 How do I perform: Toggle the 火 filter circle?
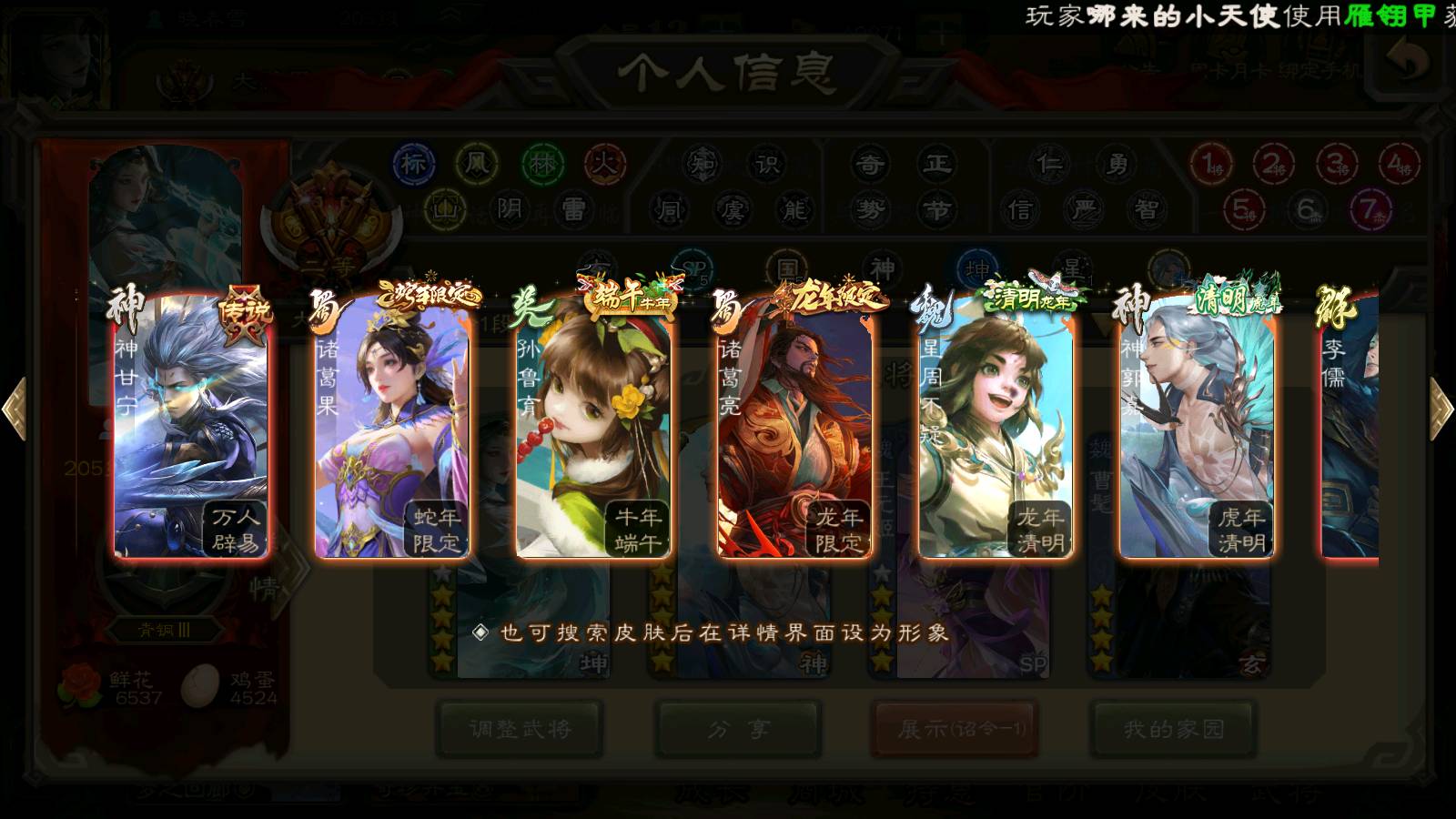pos(605,165)
